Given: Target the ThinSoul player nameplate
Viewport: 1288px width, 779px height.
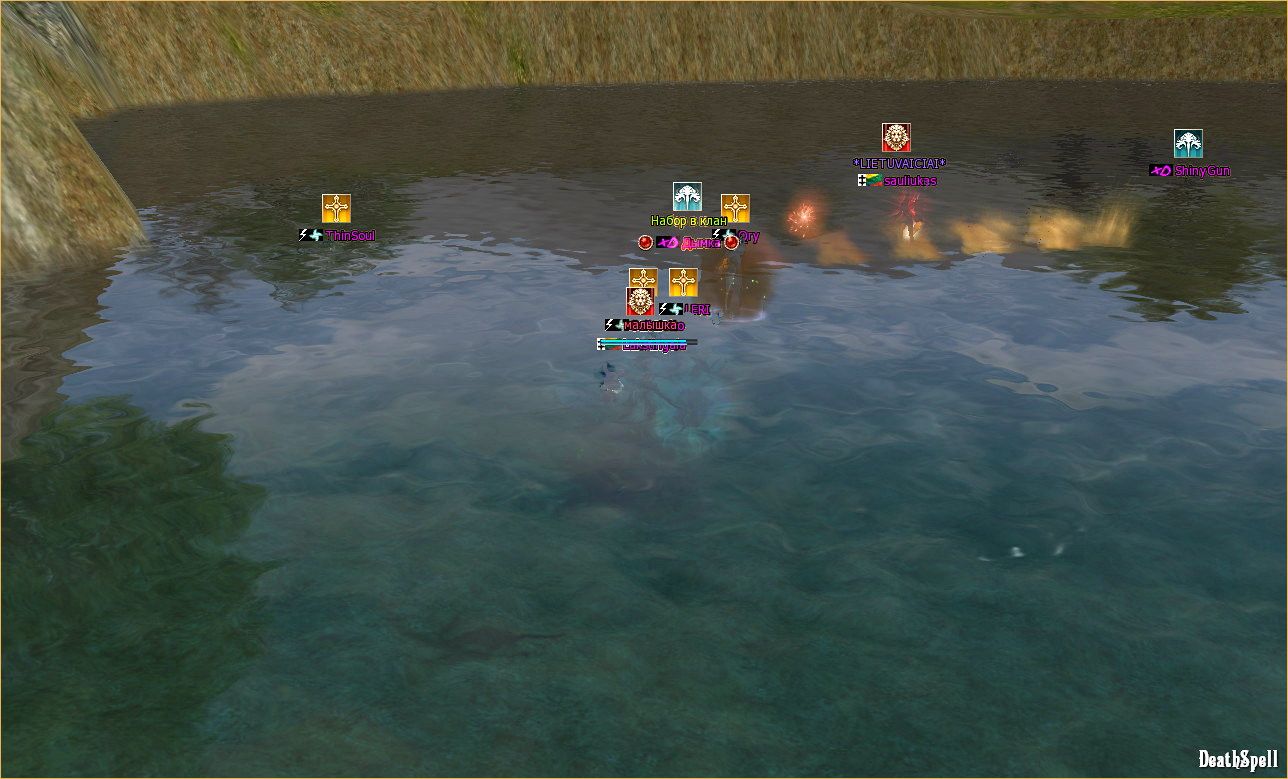Looking at the screenshot, I should (x=350, y=236).
